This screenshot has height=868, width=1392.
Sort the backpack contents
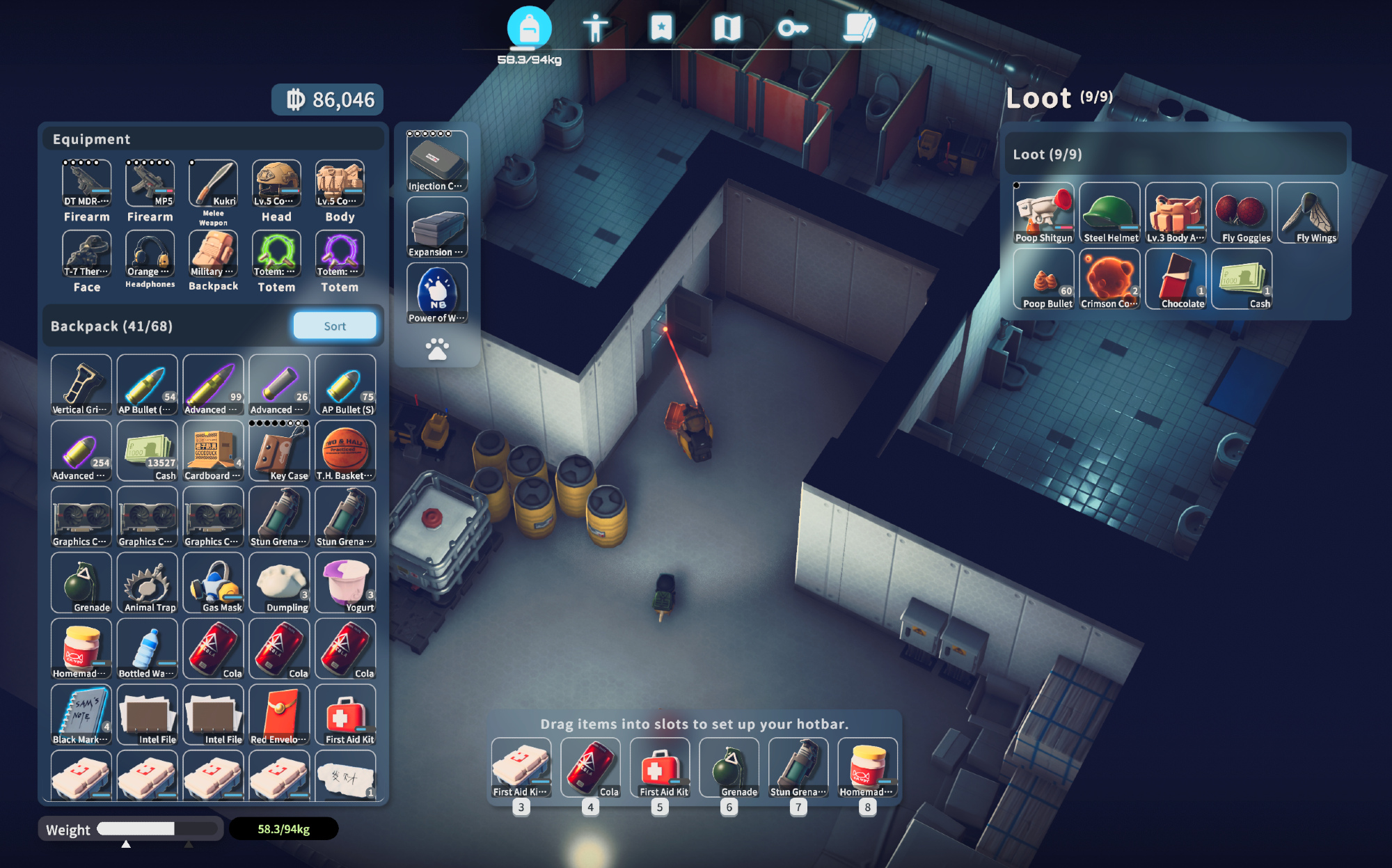tap(335, 326)
